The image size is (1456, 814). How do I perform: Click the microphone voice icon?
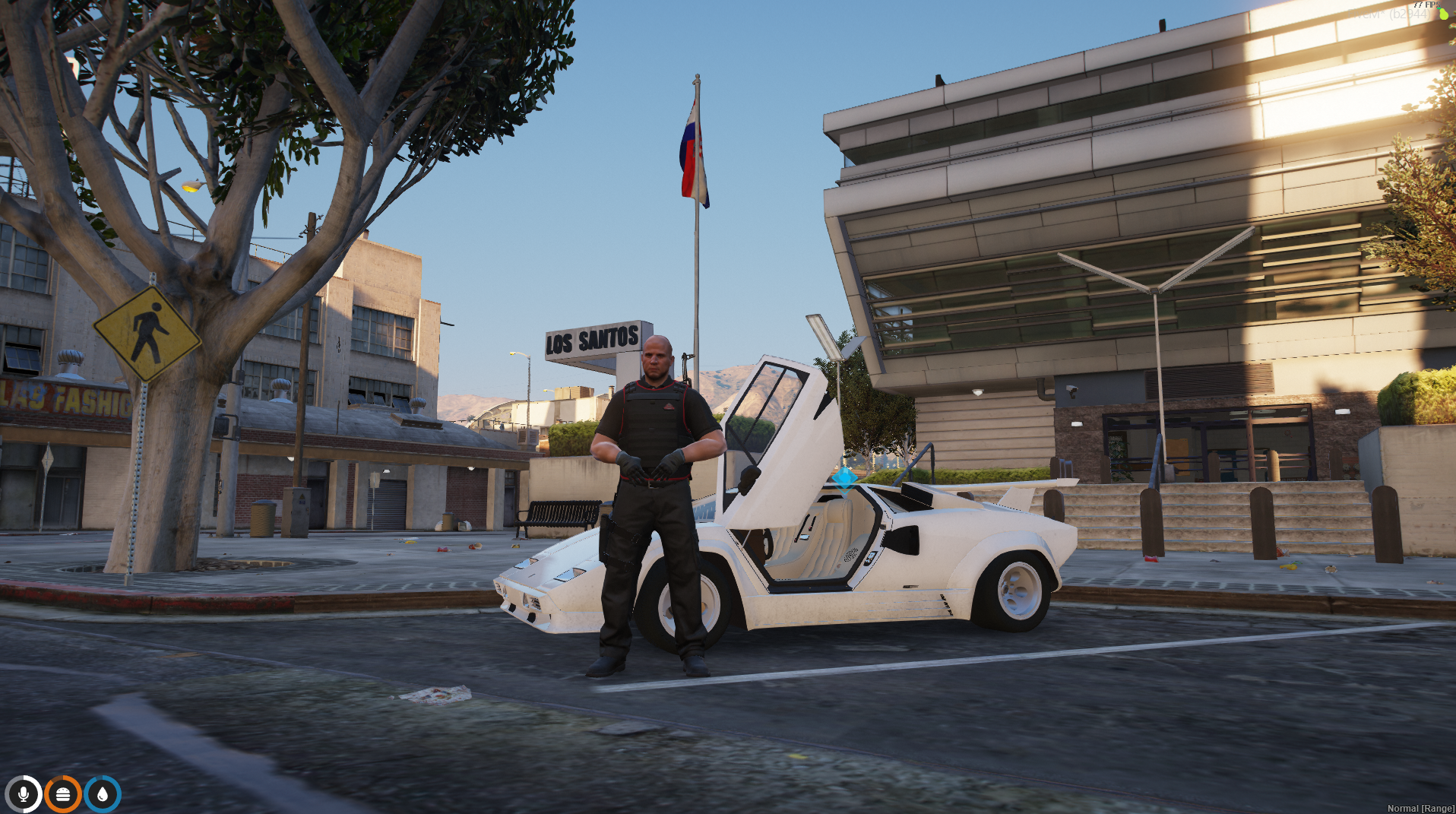pyautogui.click(x=24, y=794)
